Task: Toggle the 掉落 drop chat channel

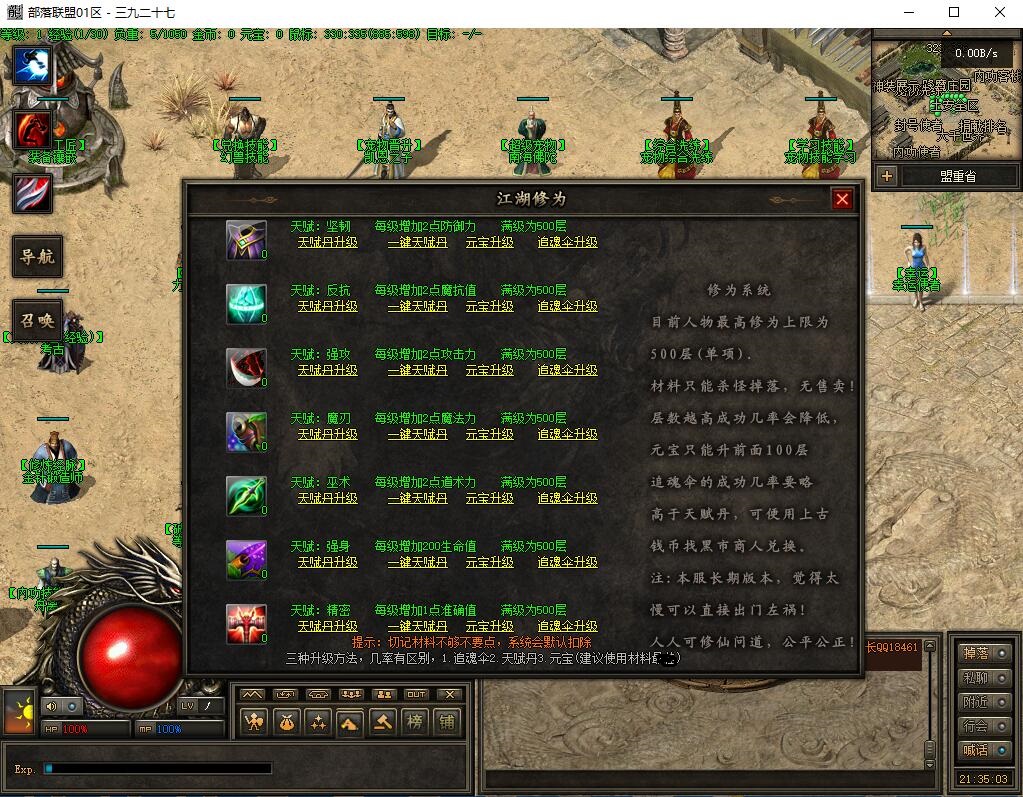Action: [x=982, y=653]
